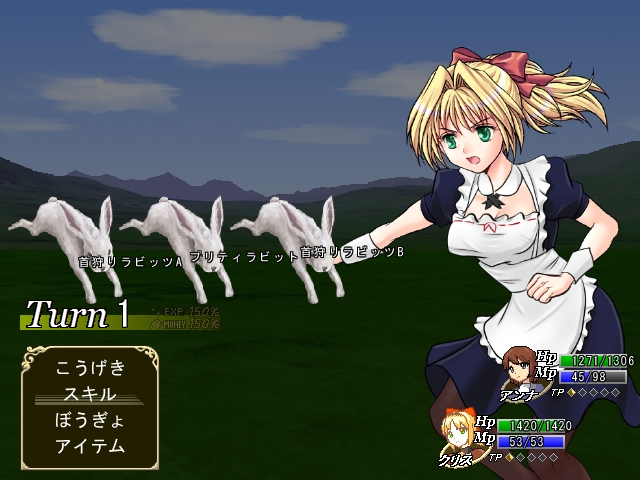The width and height of the screenshot is (640, 480).
Task: Open the スキル skill menu
Action: [90, 394]
